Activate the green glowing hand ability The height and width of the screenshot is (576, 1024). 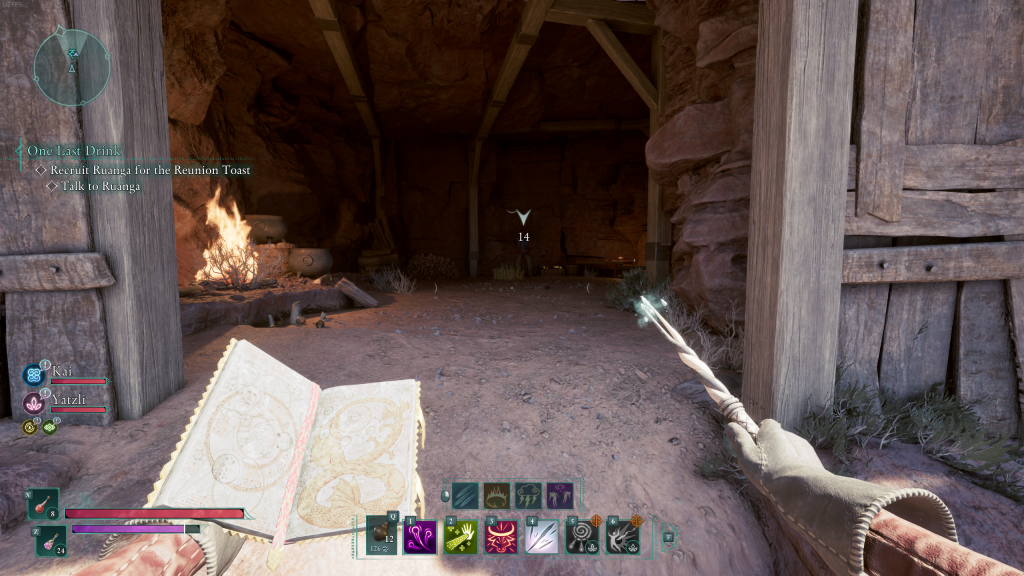coord(459,537)
